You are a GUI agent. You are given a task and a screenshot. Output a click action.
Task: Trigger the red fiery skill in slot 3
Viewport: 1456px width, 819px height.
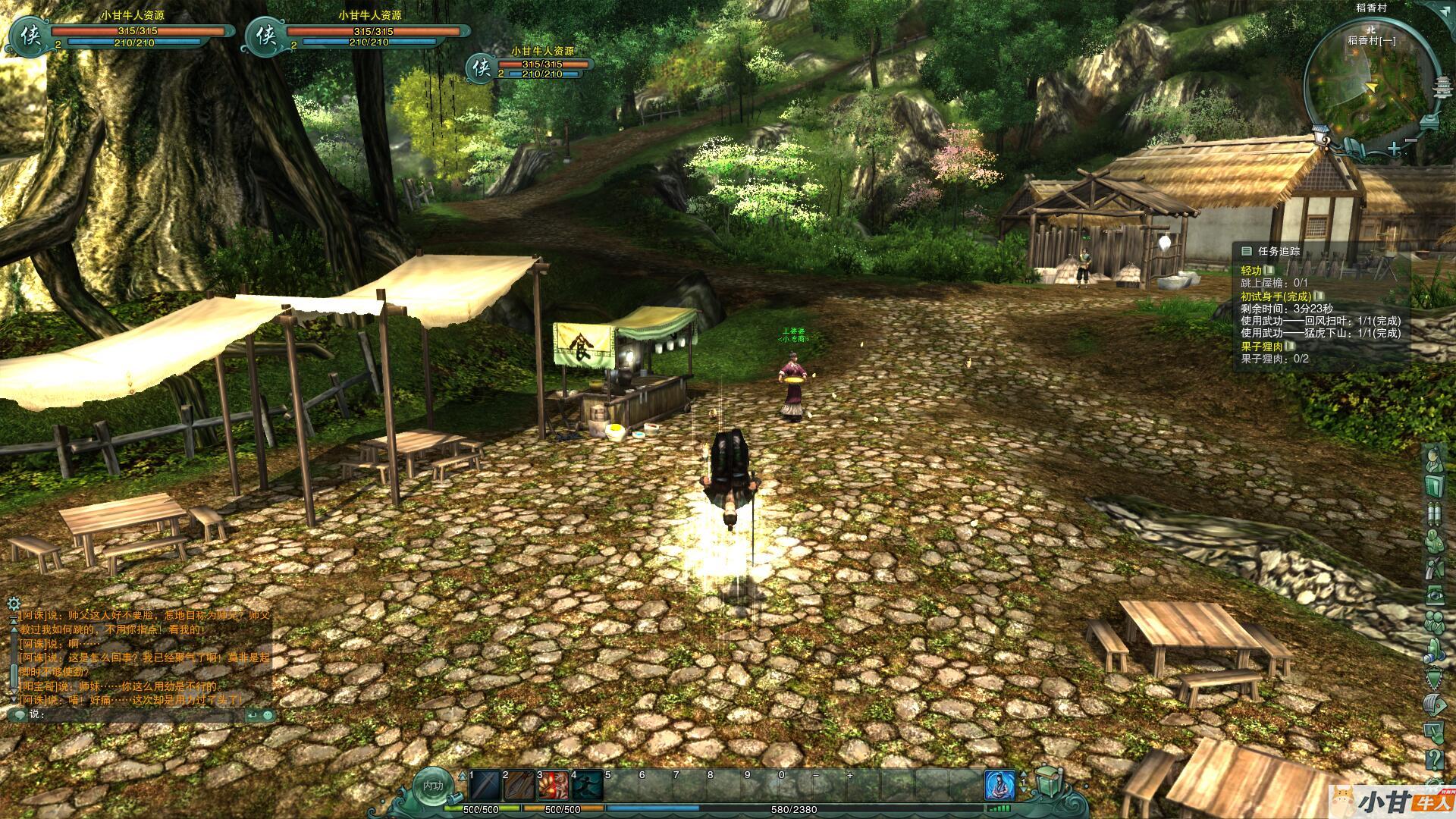click(553, 786)
